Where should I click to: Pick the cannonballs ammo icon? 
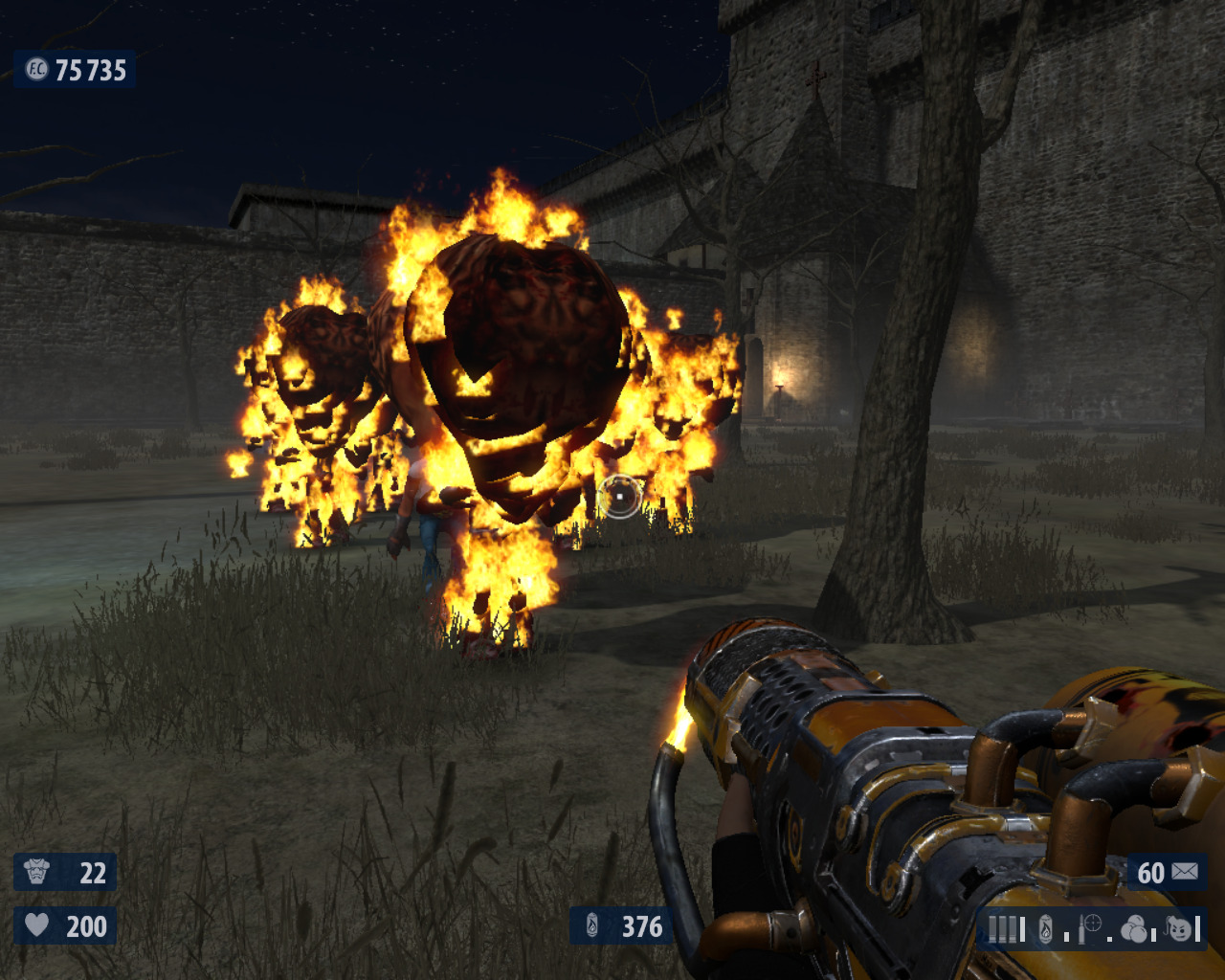pos(1134,928)
